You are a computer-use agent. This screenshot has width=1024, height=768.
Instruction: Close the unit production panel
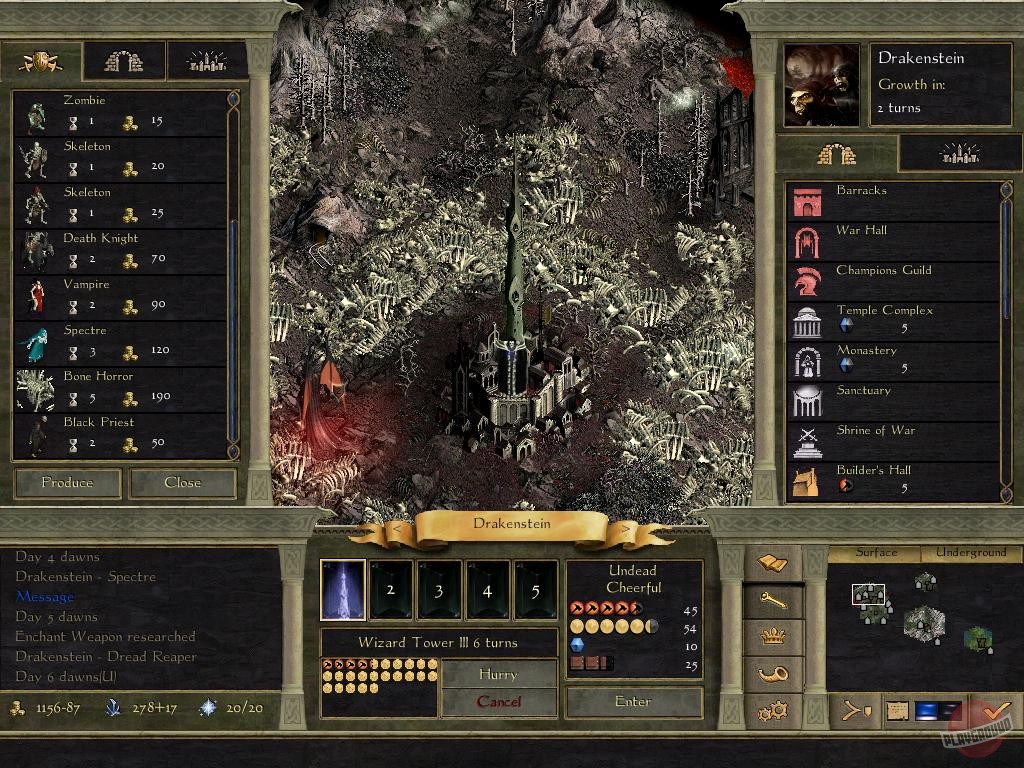tap(183, 483)
